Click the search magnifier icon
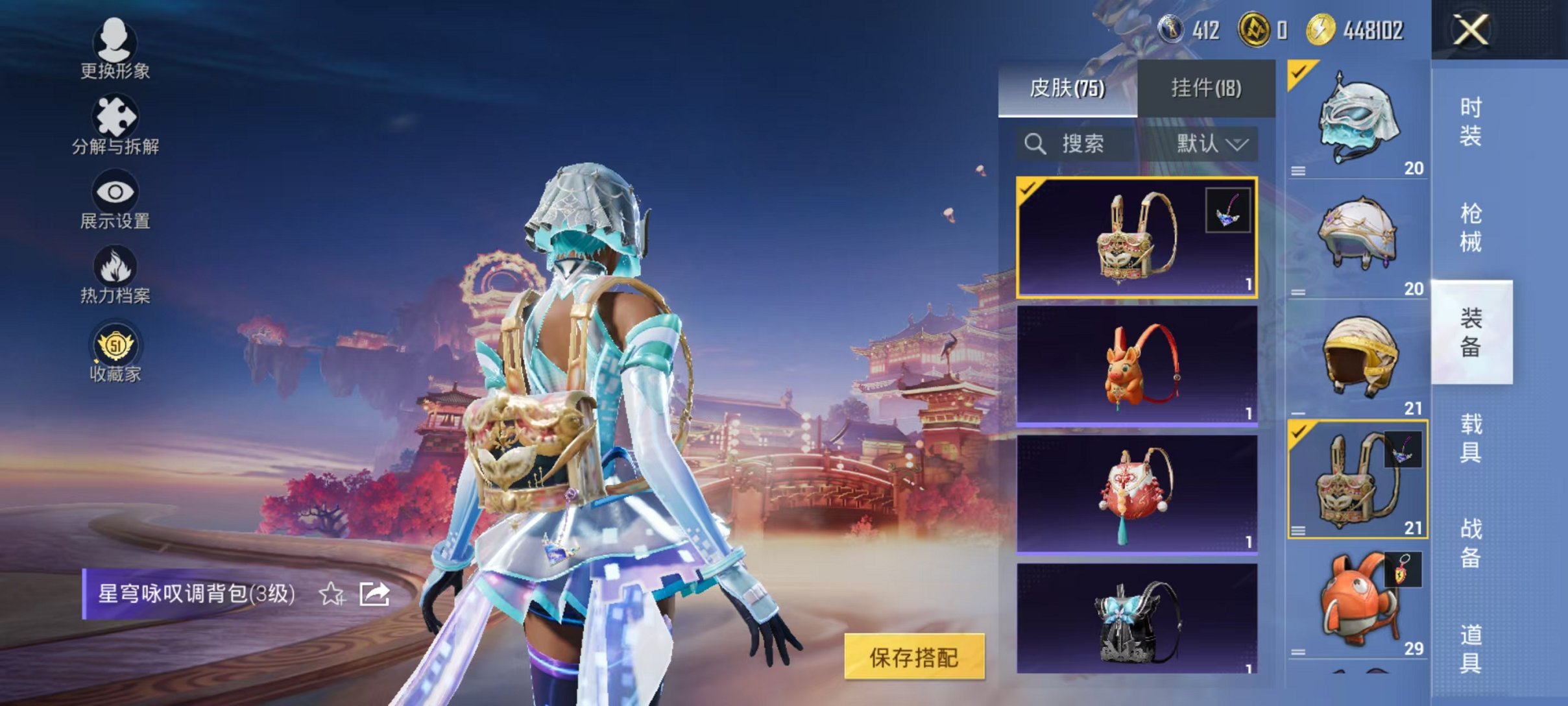Screen dimensions: 1568x706 [x=1036, y=144]
